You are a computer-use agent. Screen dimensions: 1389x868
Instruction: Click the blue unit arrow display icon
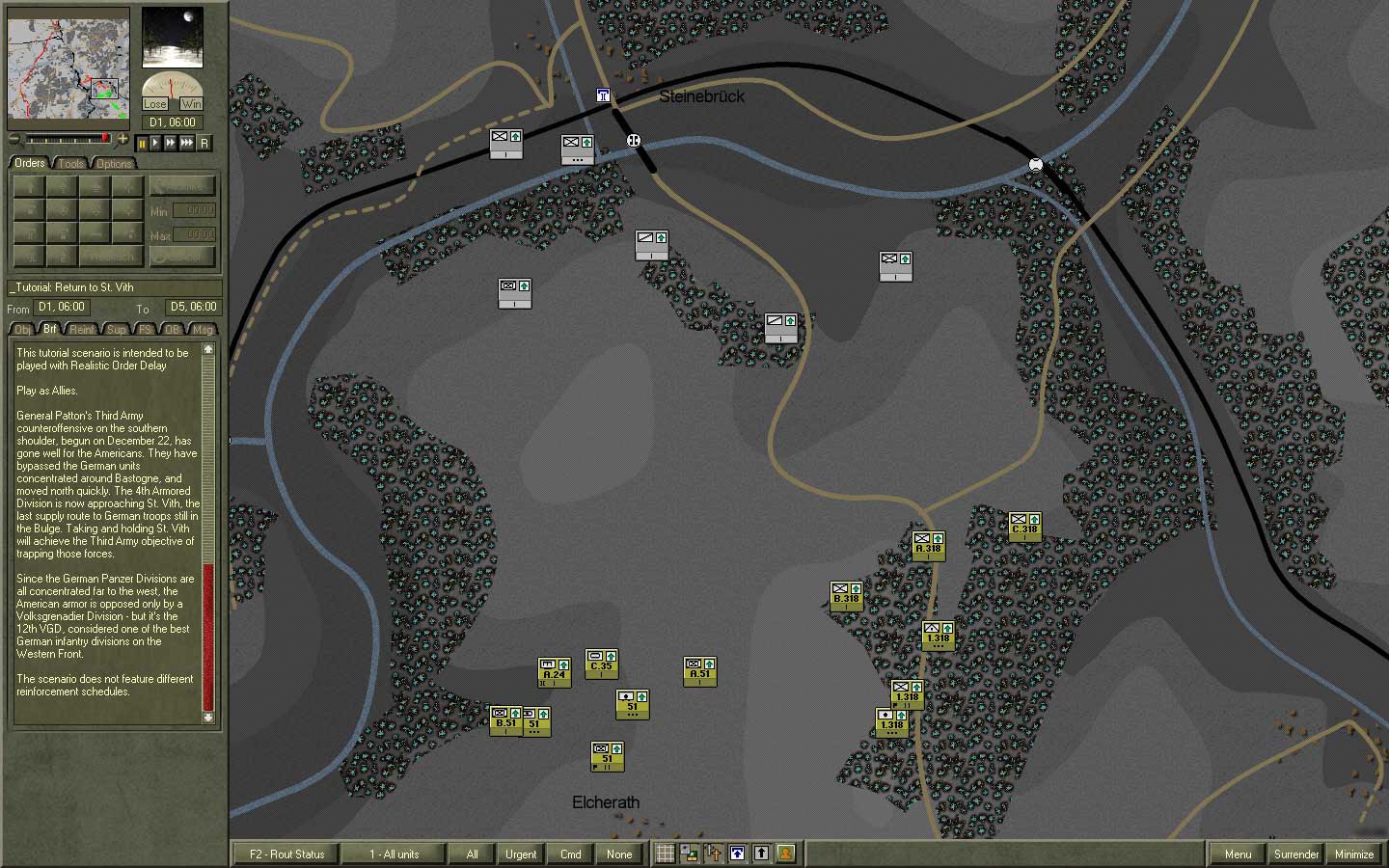[736, 854]
